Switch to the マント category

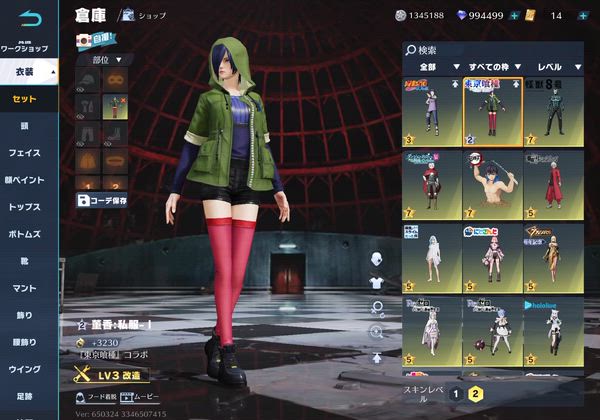coord(25,288)
